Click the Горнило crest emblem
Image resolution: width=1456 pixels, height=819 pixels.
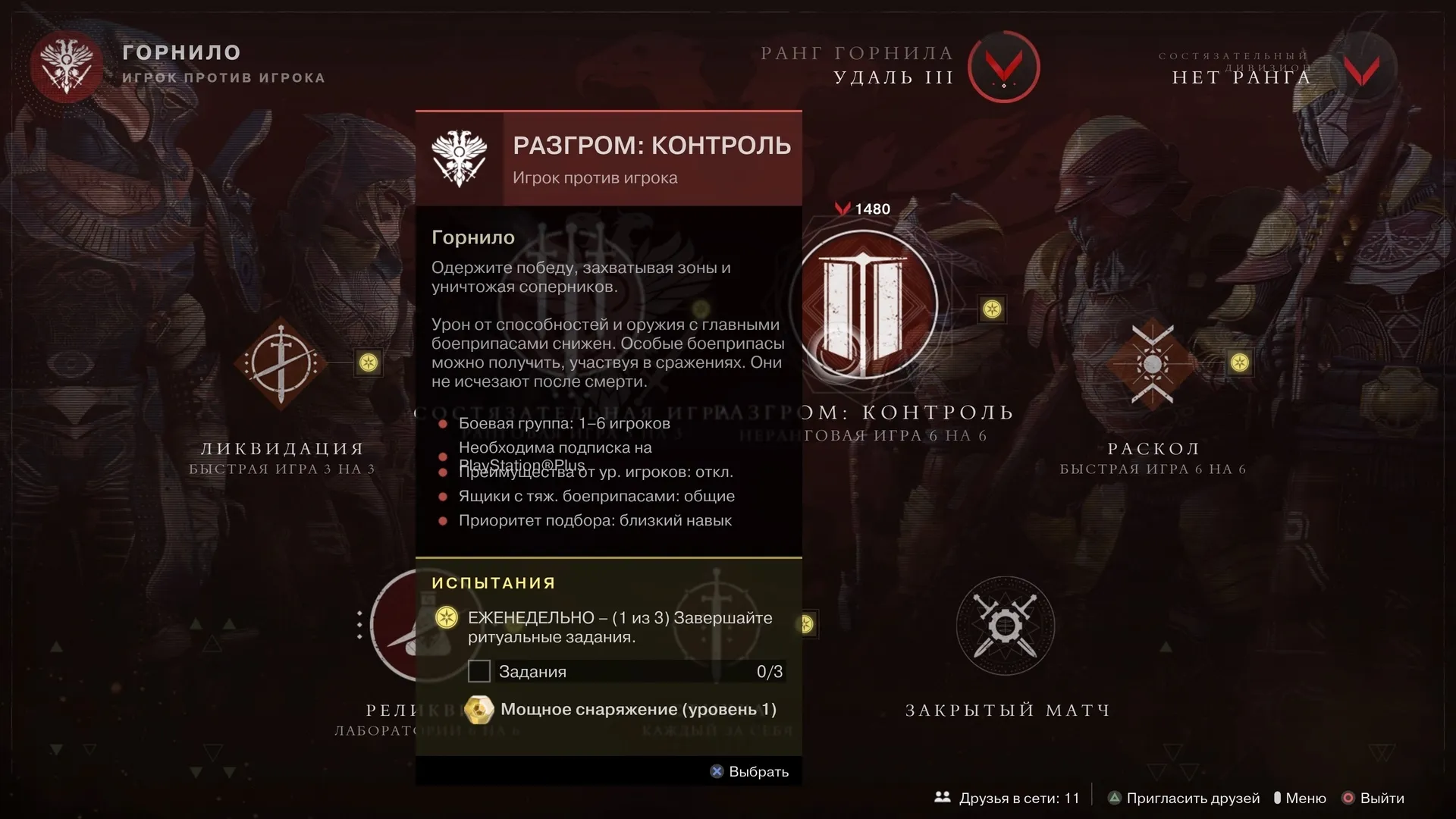pyautogui.click(x=67, y=67)
